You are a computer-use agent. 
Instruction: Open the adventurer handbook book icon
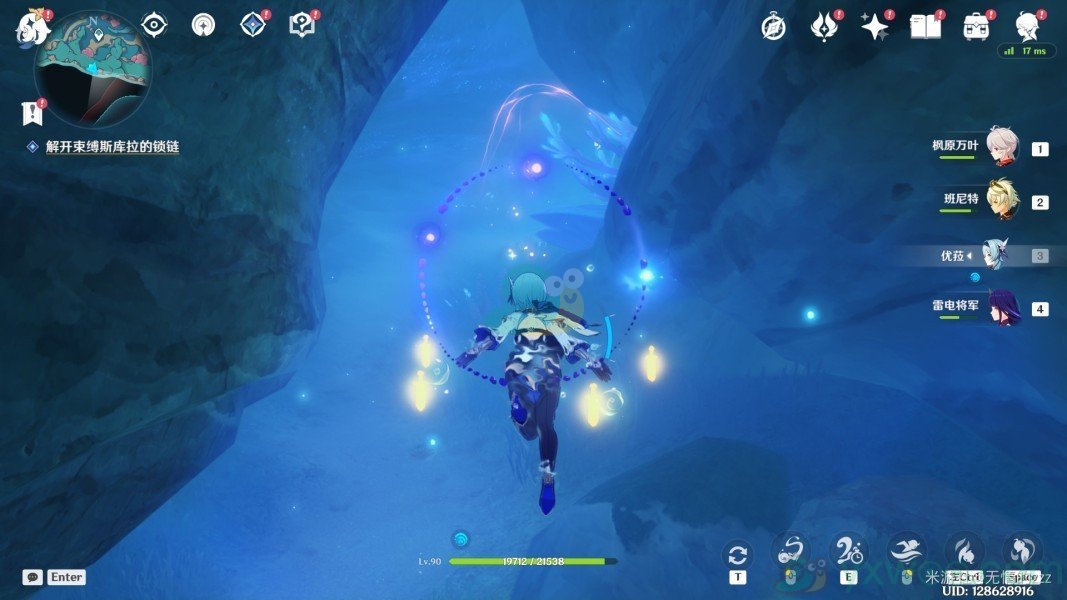(925, 27)
